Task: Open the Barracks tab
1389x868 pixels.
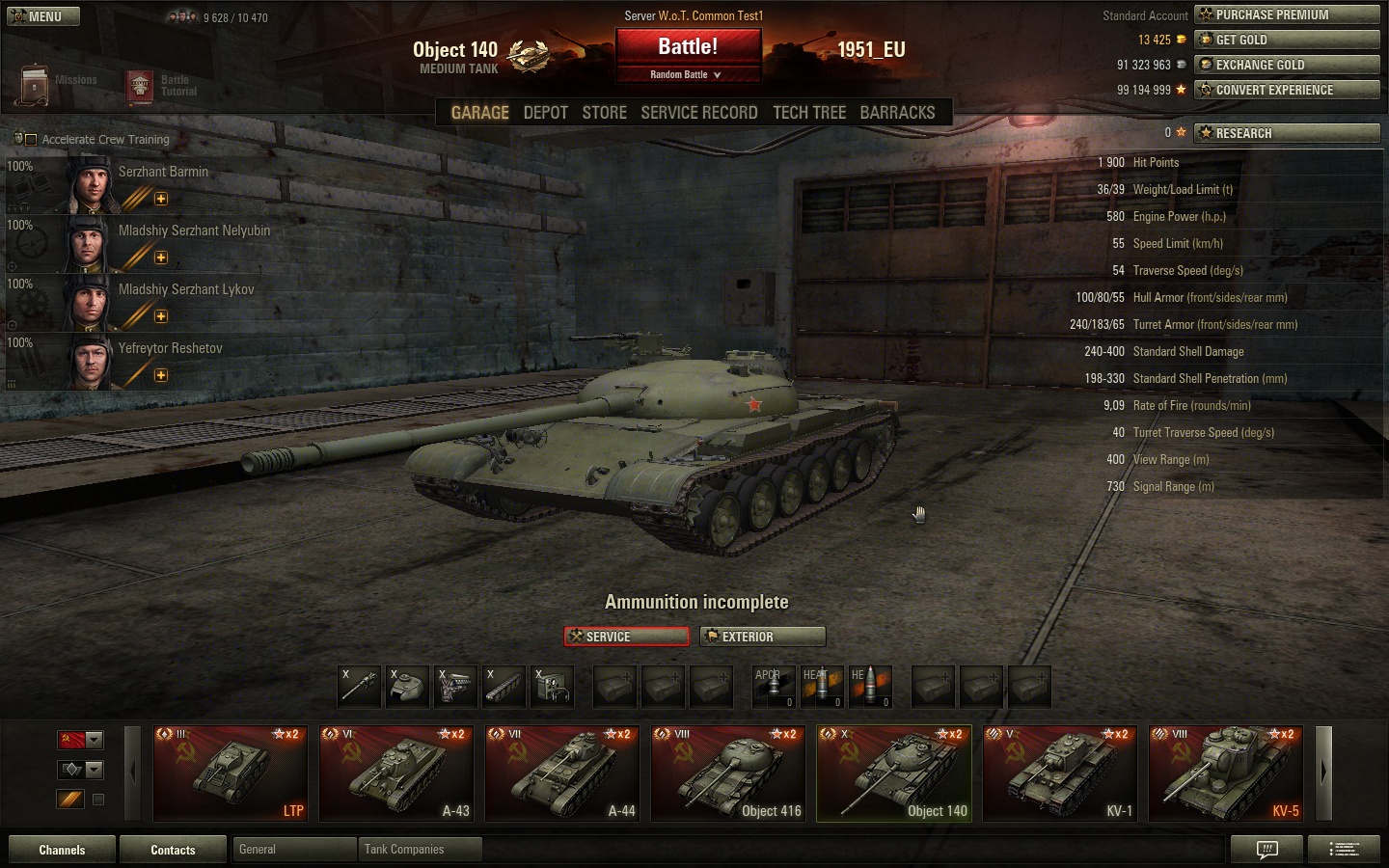Action: [897, 113]
